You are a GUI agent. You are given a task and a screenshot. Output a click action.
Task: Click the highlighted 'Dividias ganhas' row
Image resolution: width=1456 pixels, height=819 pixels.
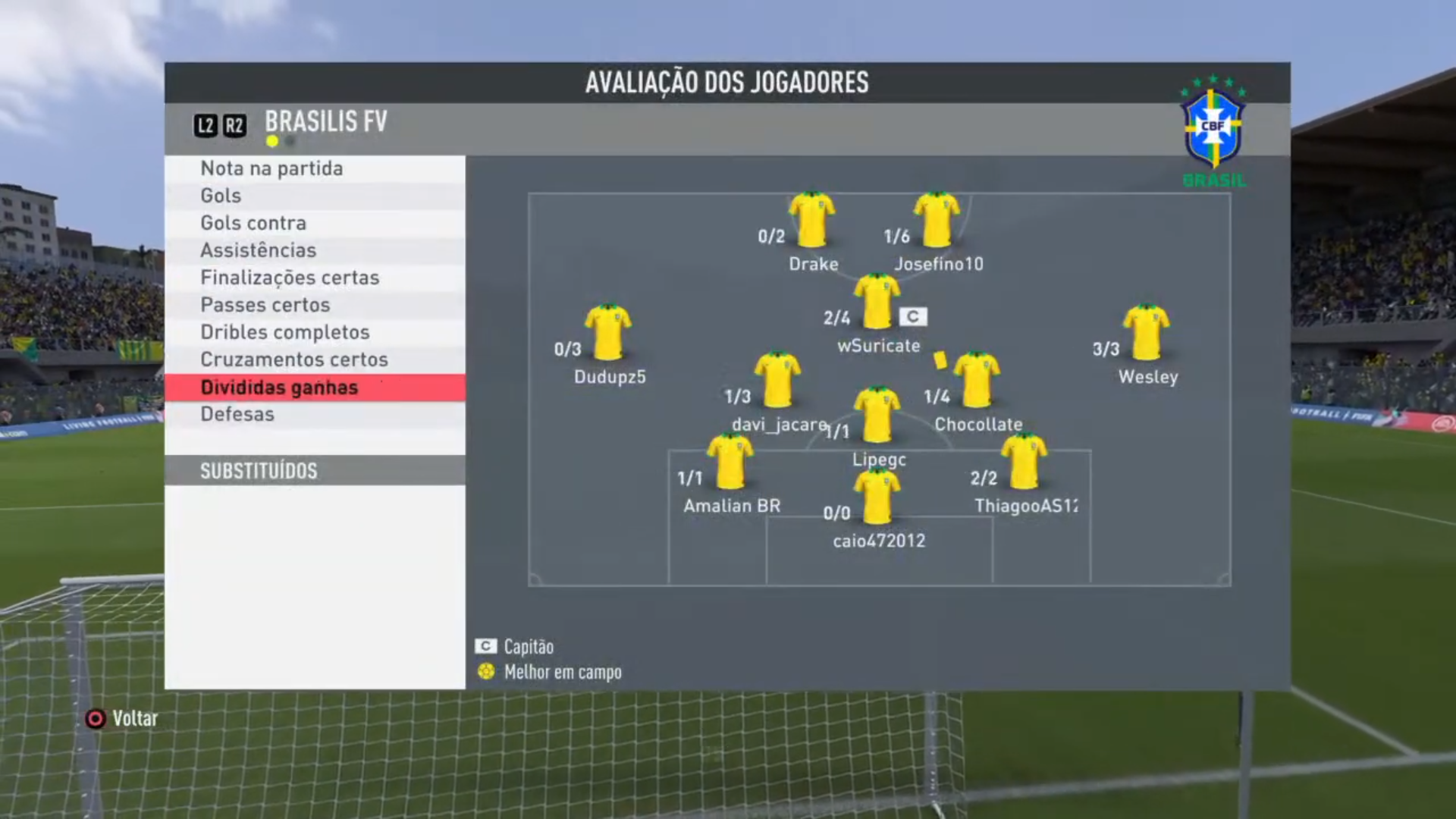[x=314, y=388]
